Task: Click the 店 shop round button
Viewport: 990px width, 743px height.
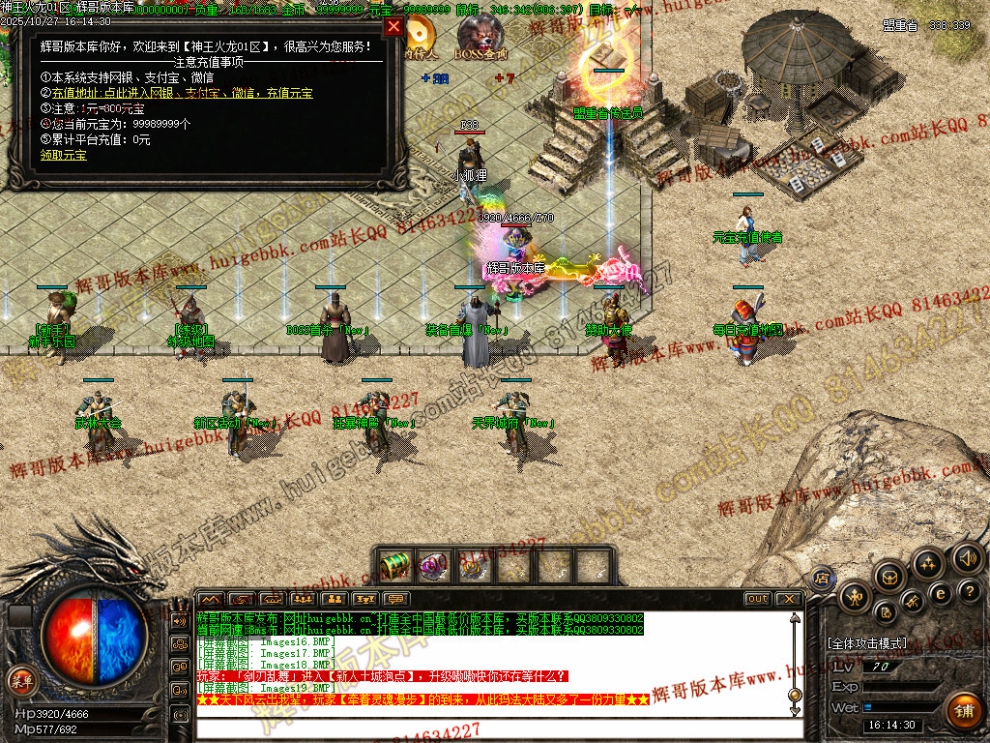Action: [821, 577]
